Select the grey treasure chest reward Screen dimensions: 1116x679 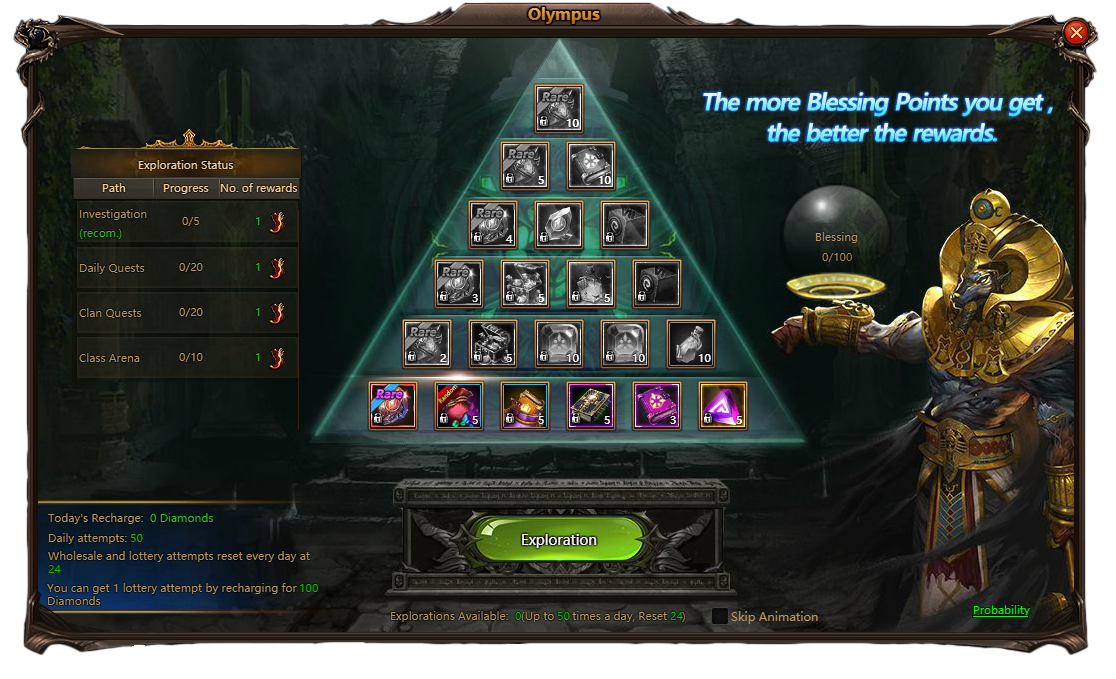[493, 343]
